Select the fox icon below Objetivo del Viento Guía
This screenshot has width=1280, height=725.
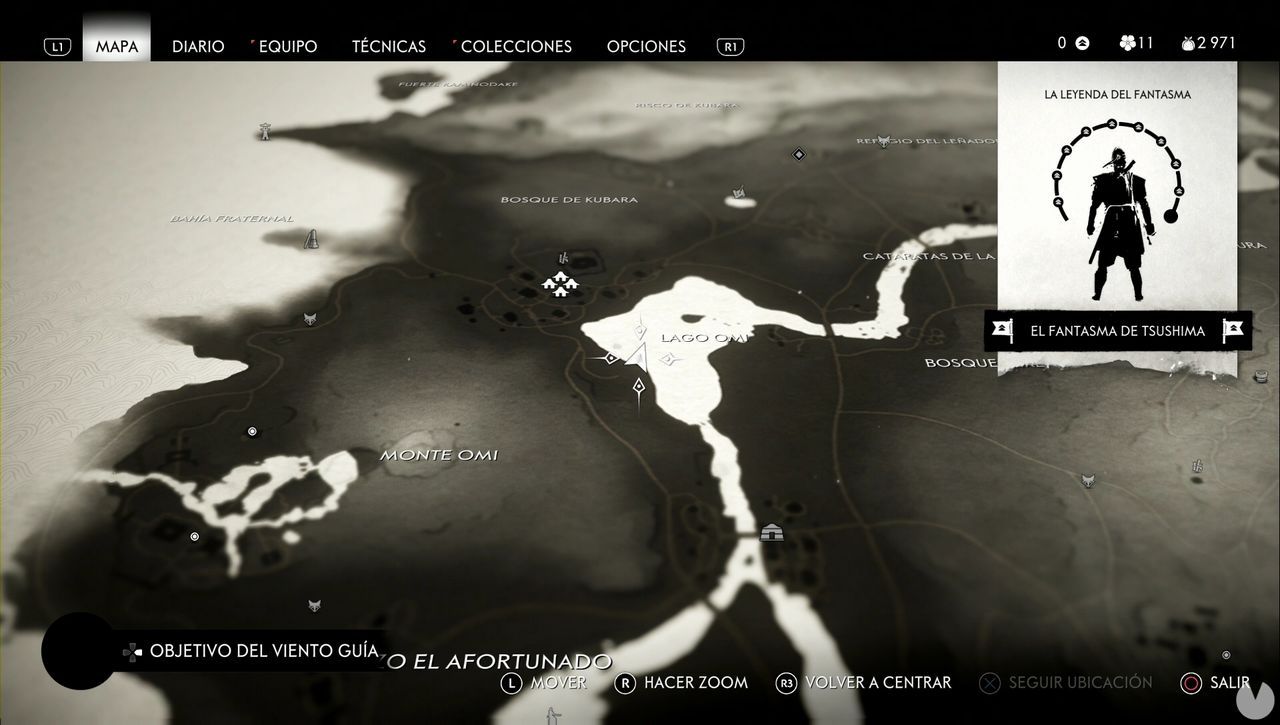tap(312, 607)
